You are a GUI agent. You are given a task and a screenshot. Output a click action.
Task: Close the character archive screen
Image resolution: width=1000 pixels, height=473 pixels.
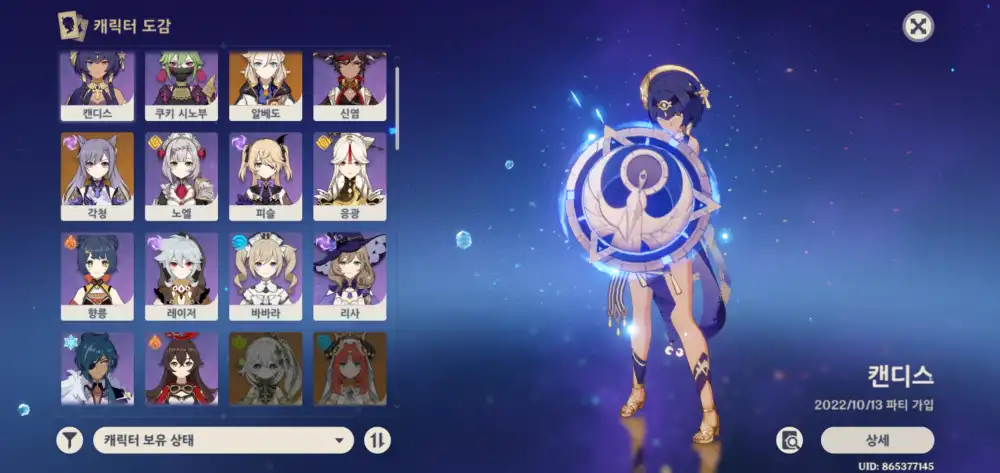point(918,26)
